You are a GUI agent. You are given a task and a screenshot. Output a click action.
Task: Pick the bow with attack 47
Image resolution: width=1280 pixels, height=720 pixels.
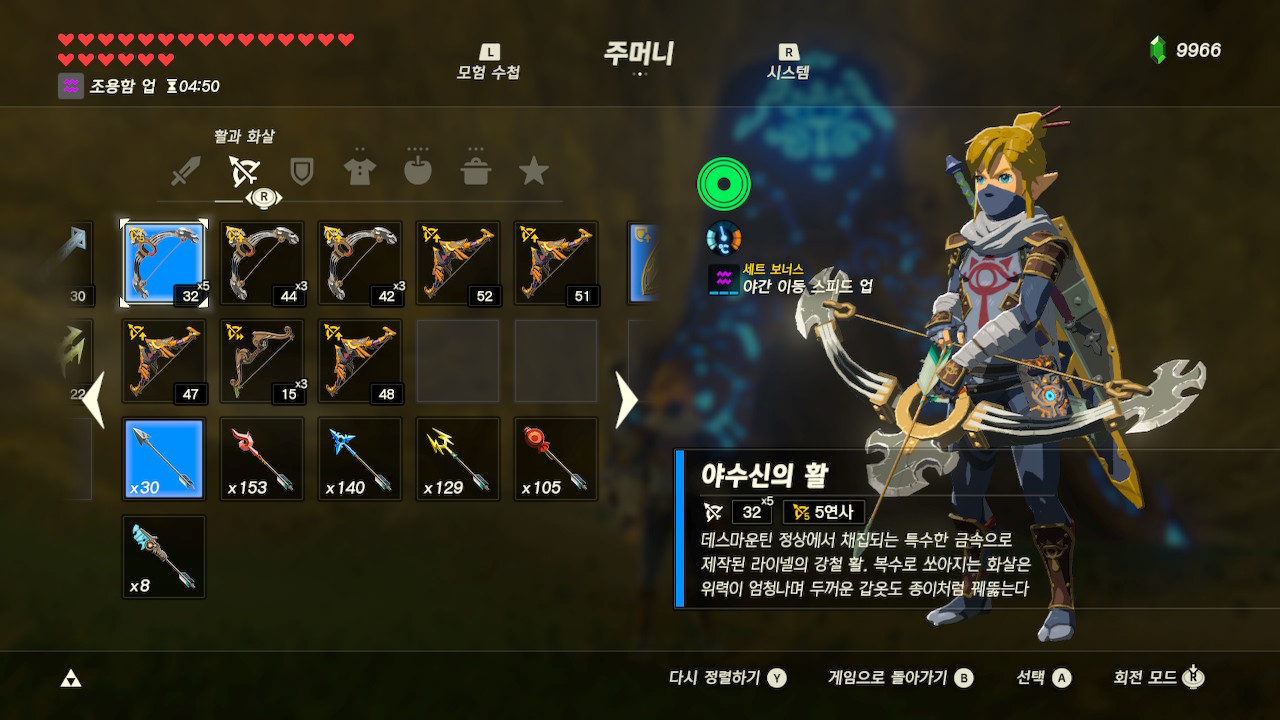pos(163,361)
